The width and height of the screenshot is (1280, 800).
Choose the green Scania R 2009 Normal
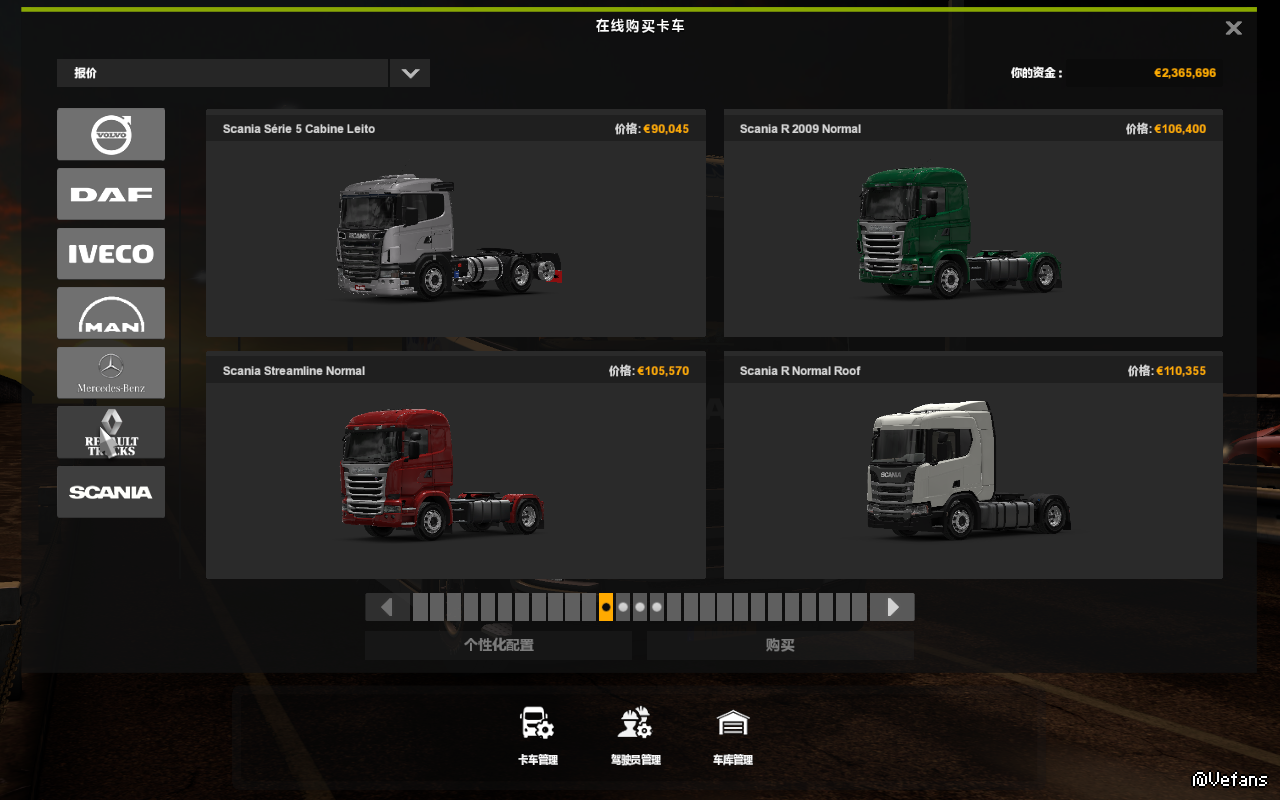pos(972,238)
